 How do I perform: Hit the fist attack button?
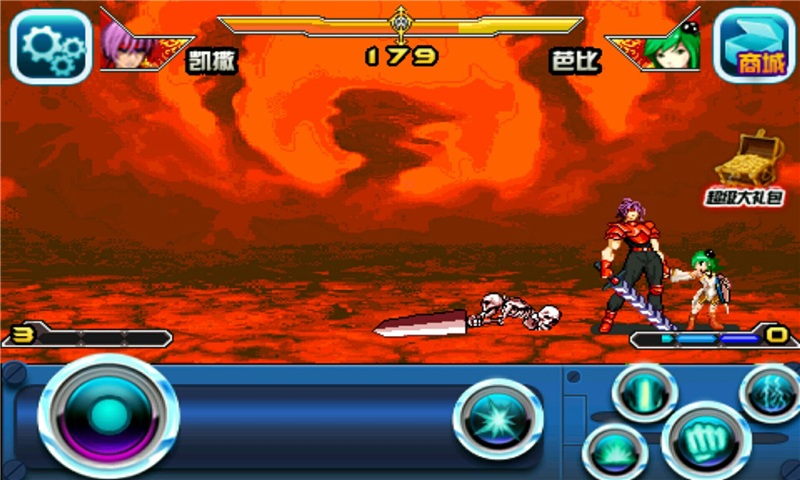tap(706, 441)
